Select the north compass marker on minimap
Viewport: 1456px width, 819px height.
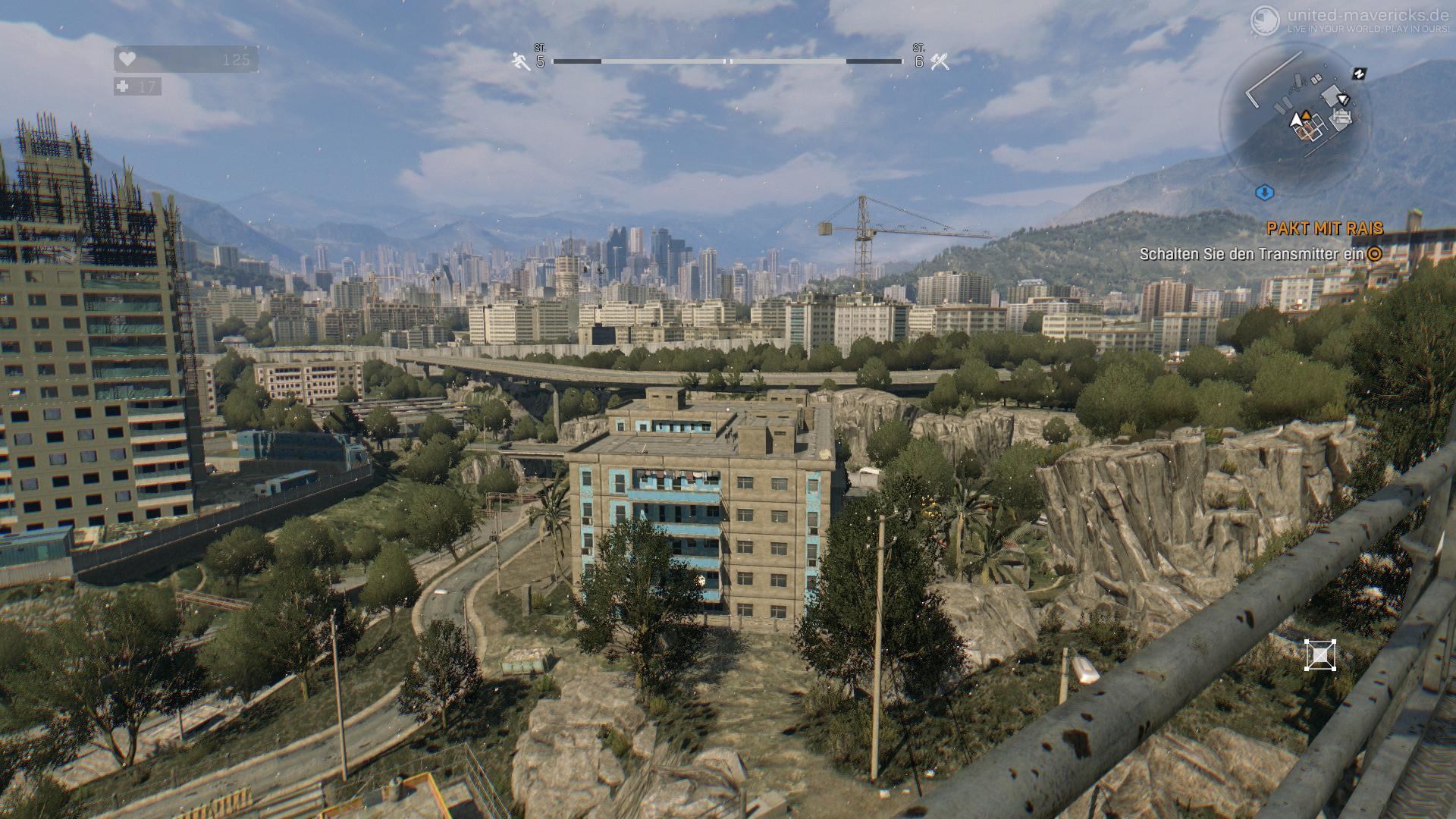pyautogui.click(x=1359, y=74)
